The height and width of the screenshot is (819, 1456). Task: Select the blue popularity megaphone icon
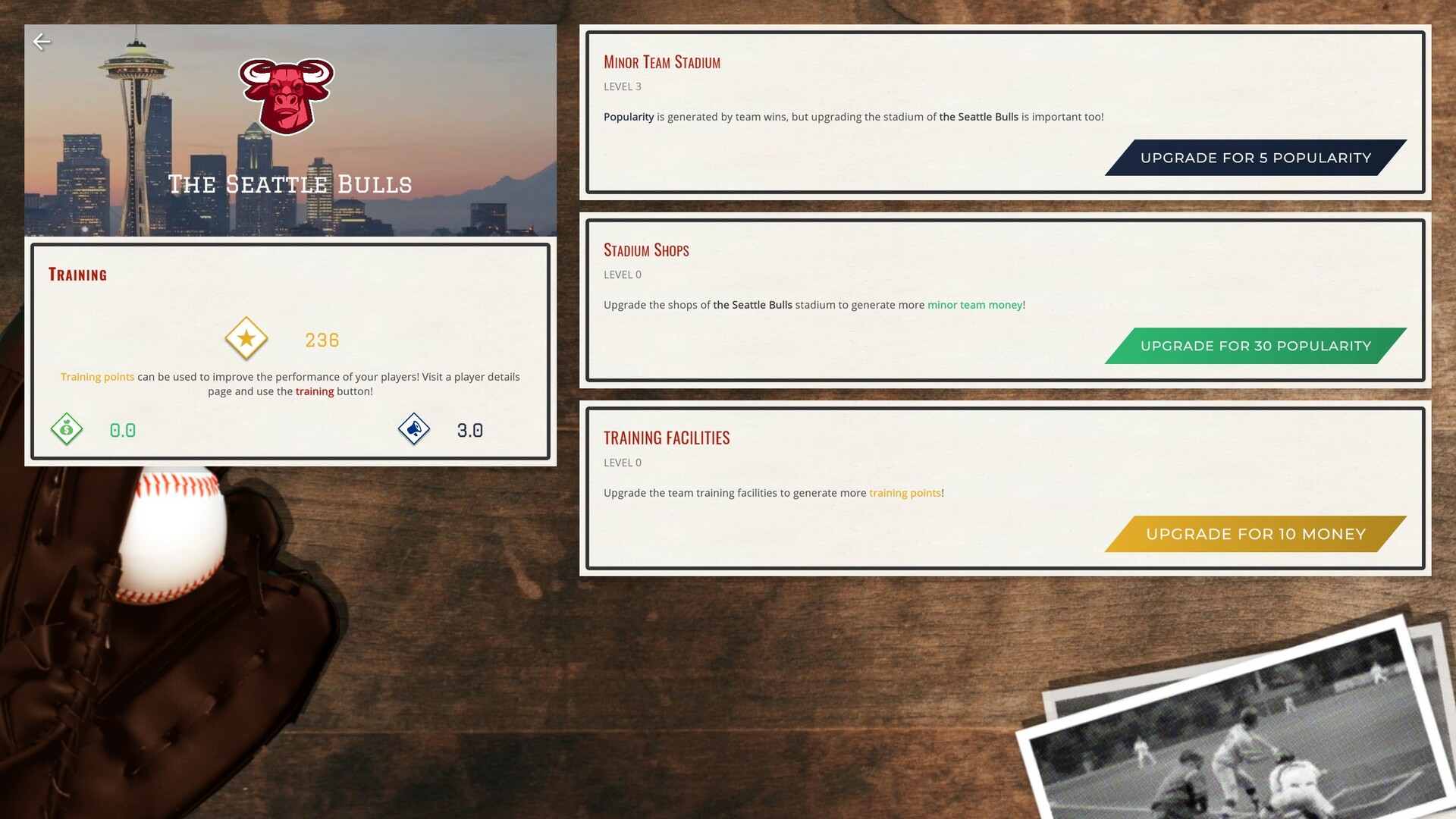tap(415, 428)
